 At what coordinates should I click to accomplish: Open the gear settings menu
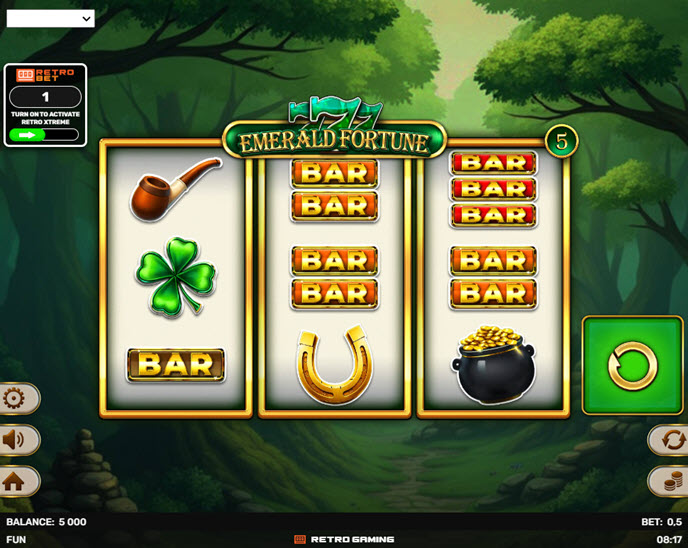[x=16, y=399]
